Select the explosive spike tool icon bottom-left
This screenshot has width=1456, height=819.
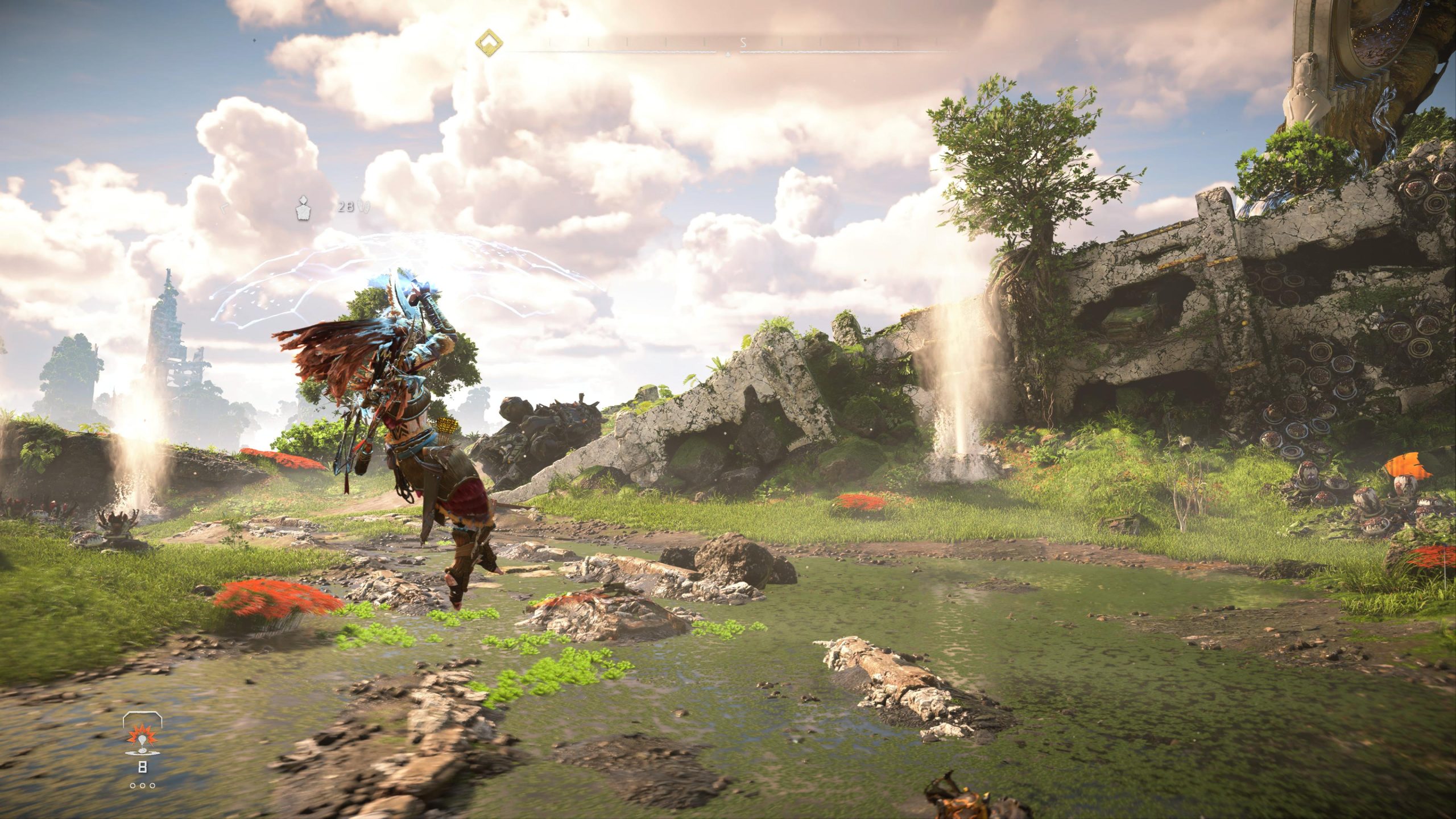[x=142, y=739]
